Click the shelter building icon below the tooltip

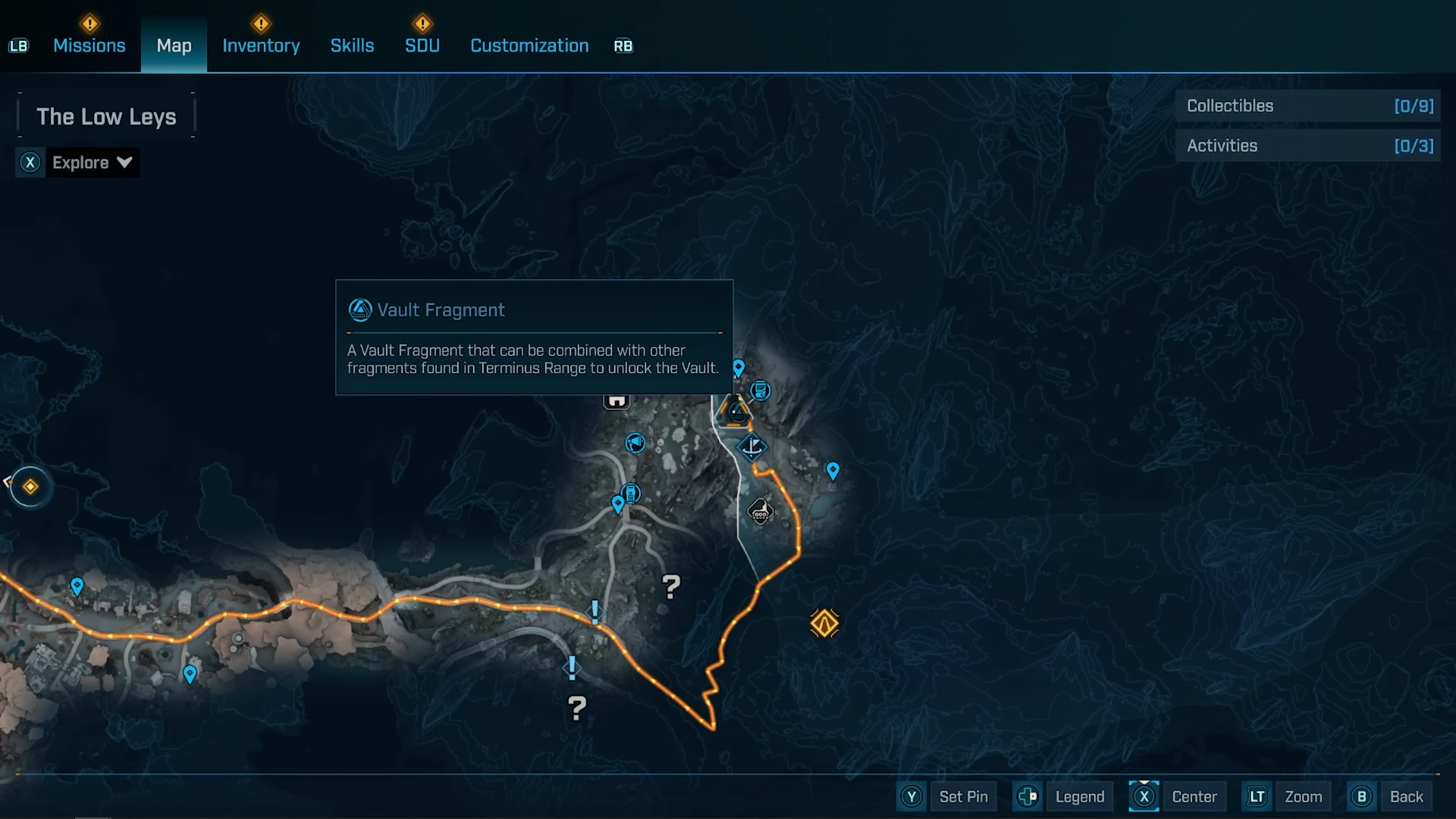click(617, 400)
